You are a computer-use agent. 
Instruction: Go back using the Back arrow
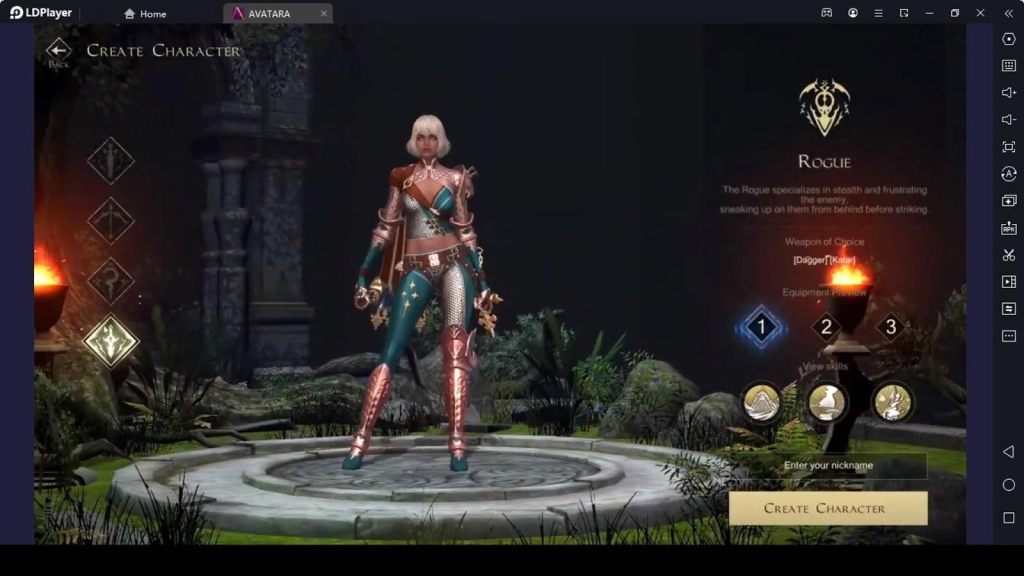pos(59,51)
